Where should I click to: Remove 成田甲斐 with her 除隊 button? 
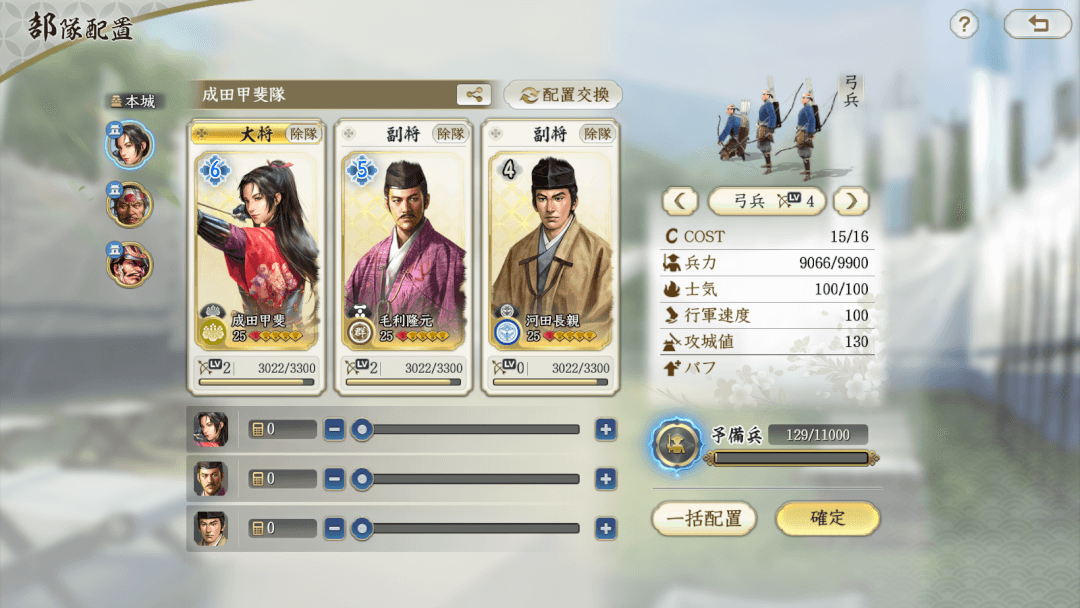click(x=304, y=133)
